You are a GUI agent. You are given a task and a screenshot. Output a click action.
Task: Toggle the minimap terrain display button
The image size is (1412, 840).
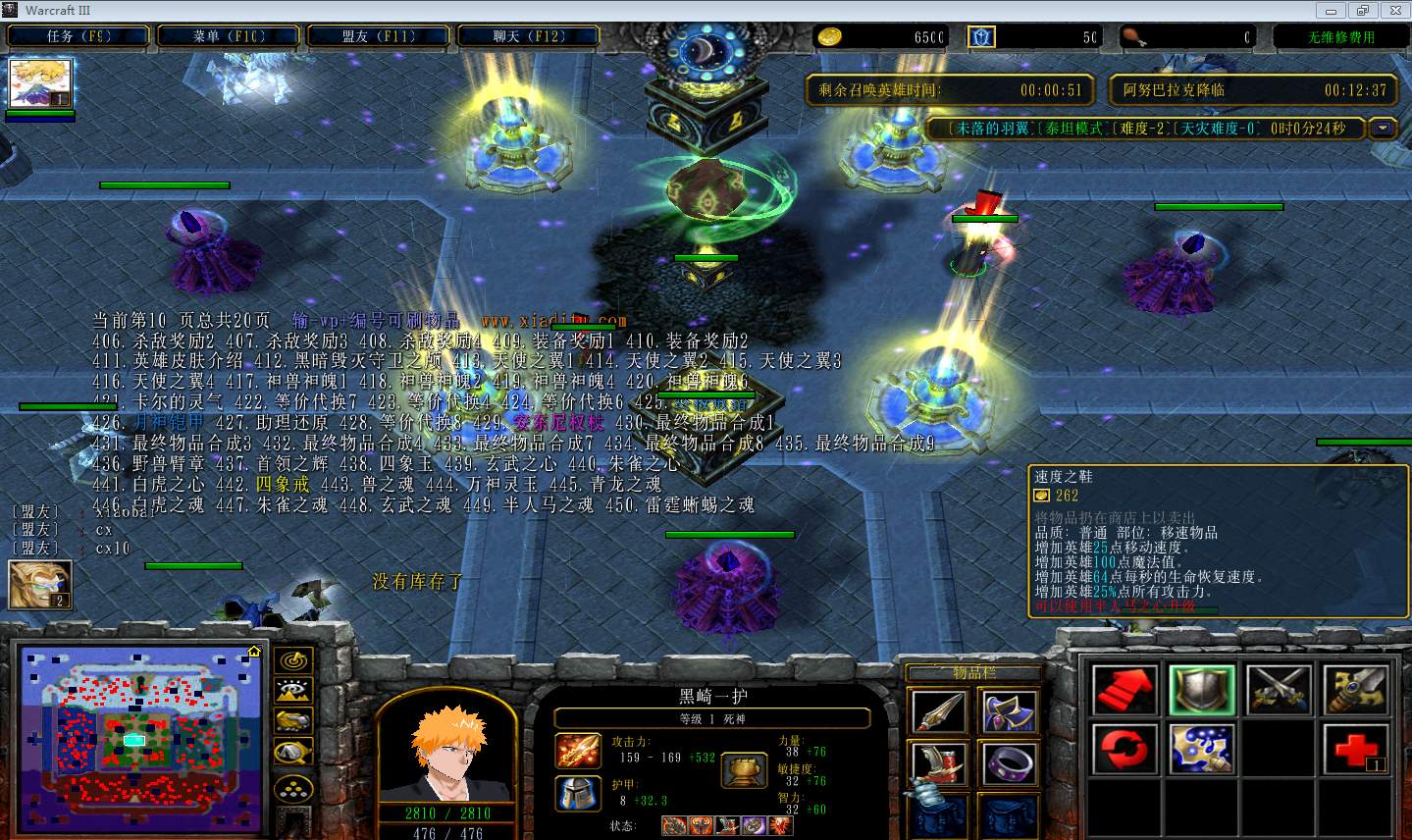pos(293,691)
